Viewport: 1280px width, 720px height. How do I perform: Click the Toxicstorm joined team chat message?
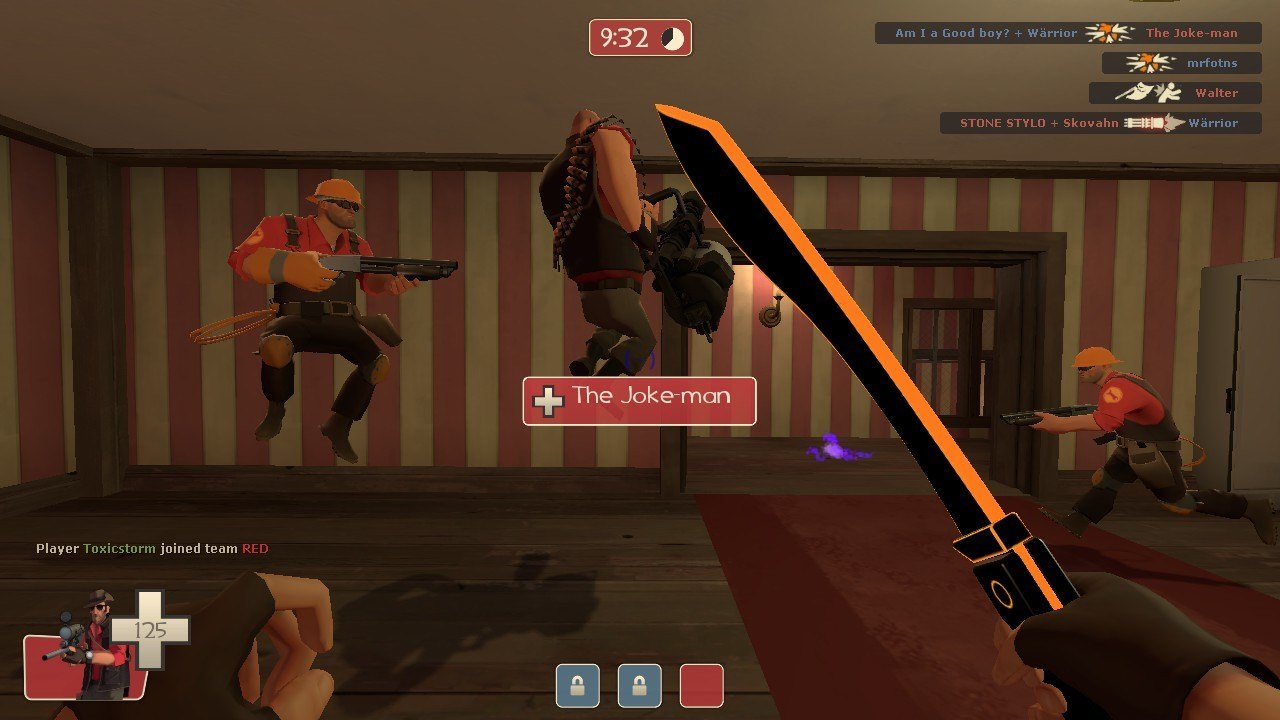(152, 549)
